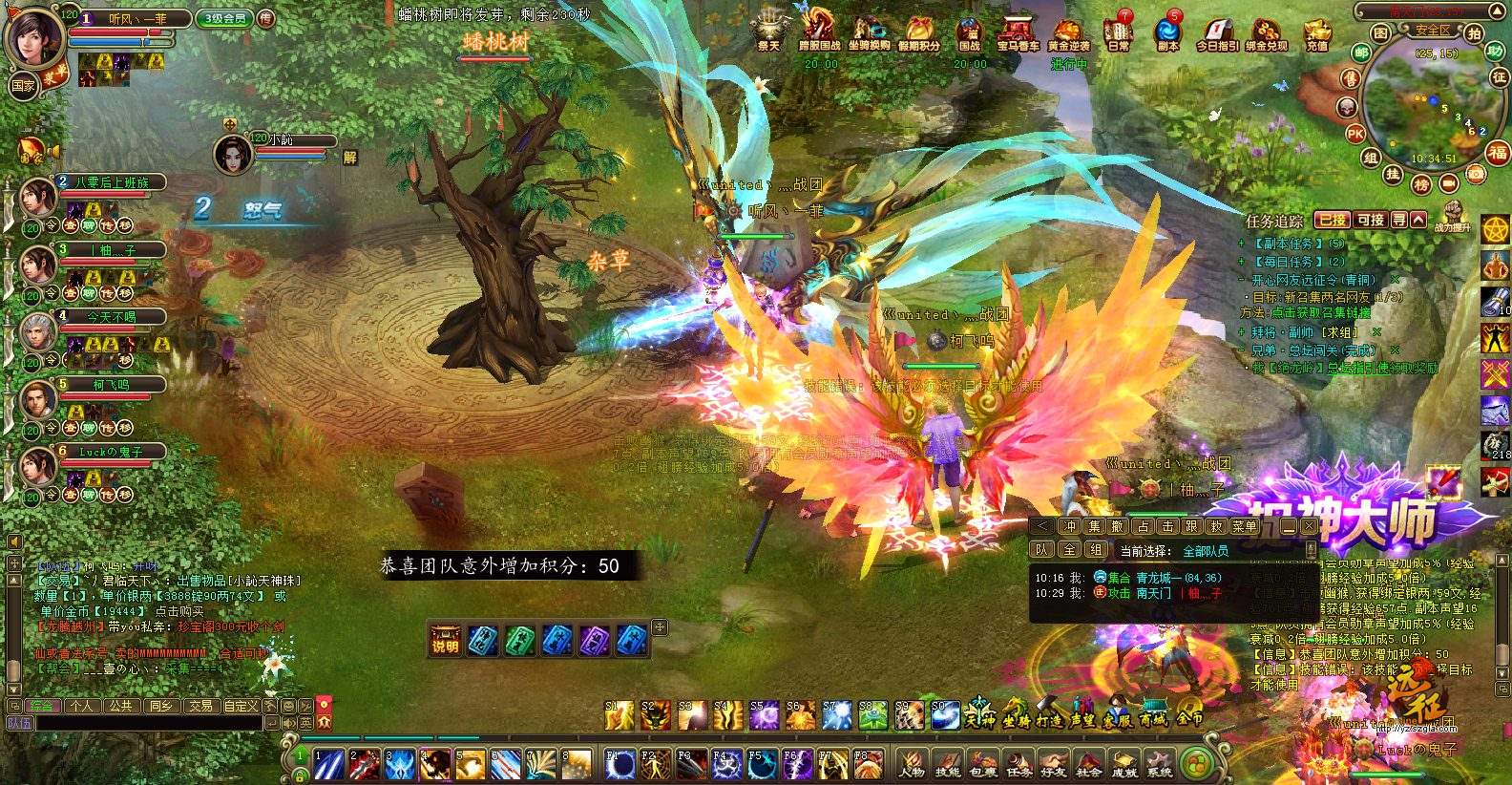The height and width of the screenshot is (785, 1512).
Task: Open the 副本 dungeon icon
Action: (1167, 32)
